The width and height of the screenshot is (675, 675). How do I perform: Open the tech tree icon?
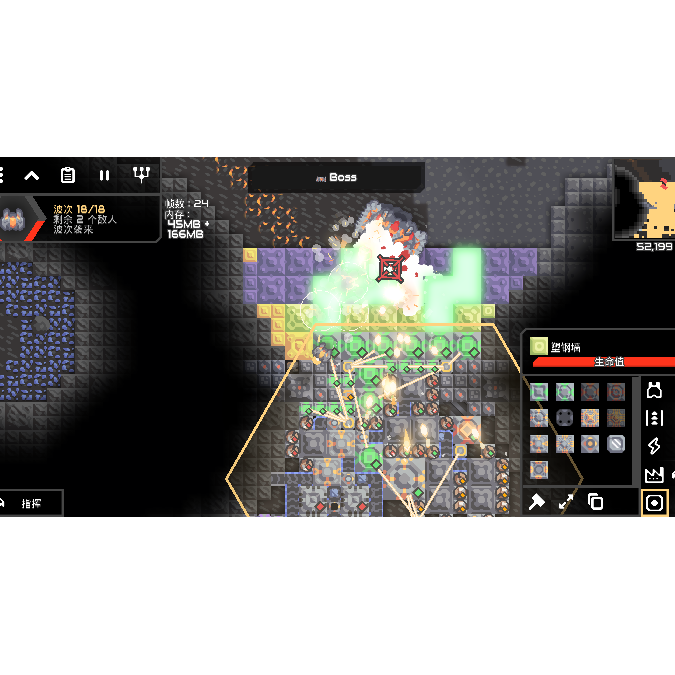[141, 175]
